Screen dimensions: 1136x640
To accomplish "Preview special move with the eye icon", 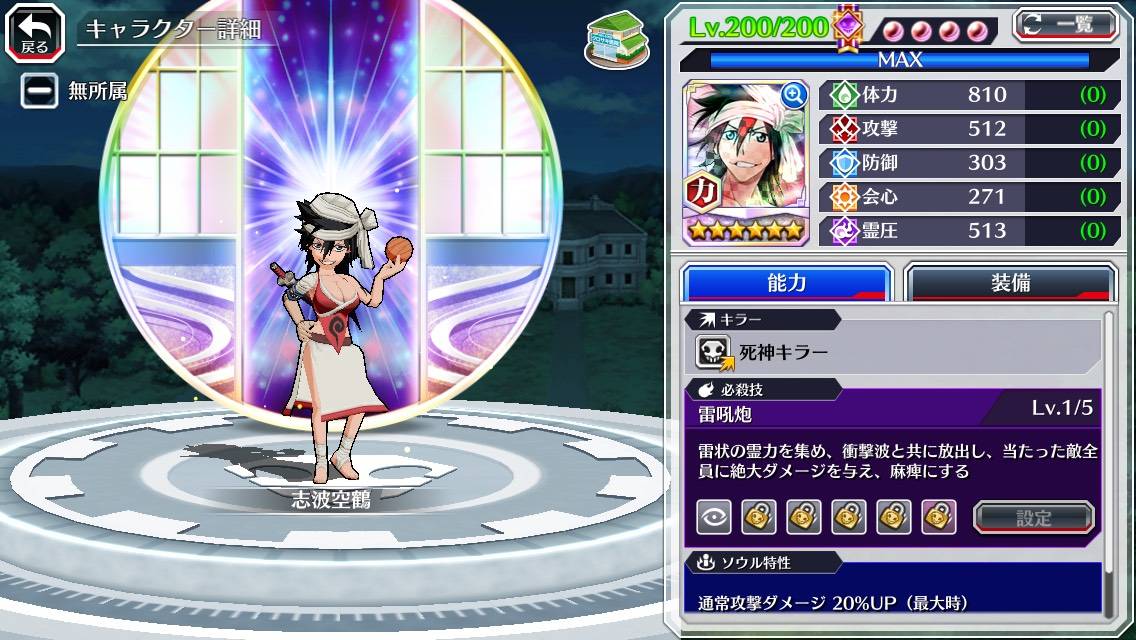I will pyautogui.click(x=714, y=517).
